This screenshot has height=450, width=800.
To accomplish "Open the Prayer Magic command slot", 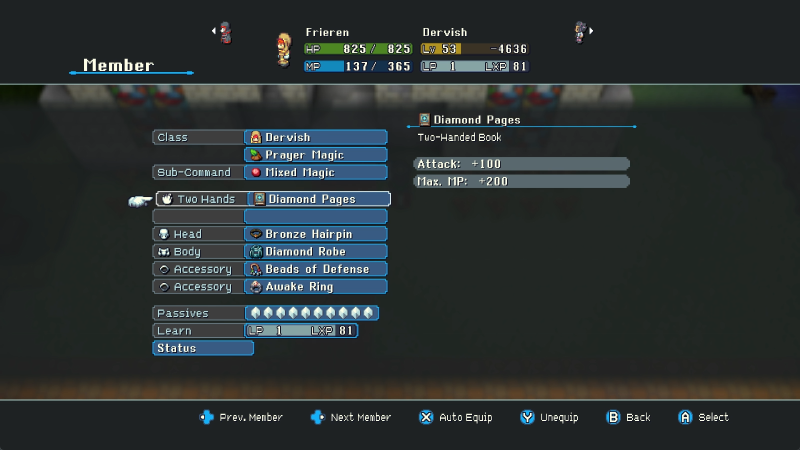I will click(315, 155).
